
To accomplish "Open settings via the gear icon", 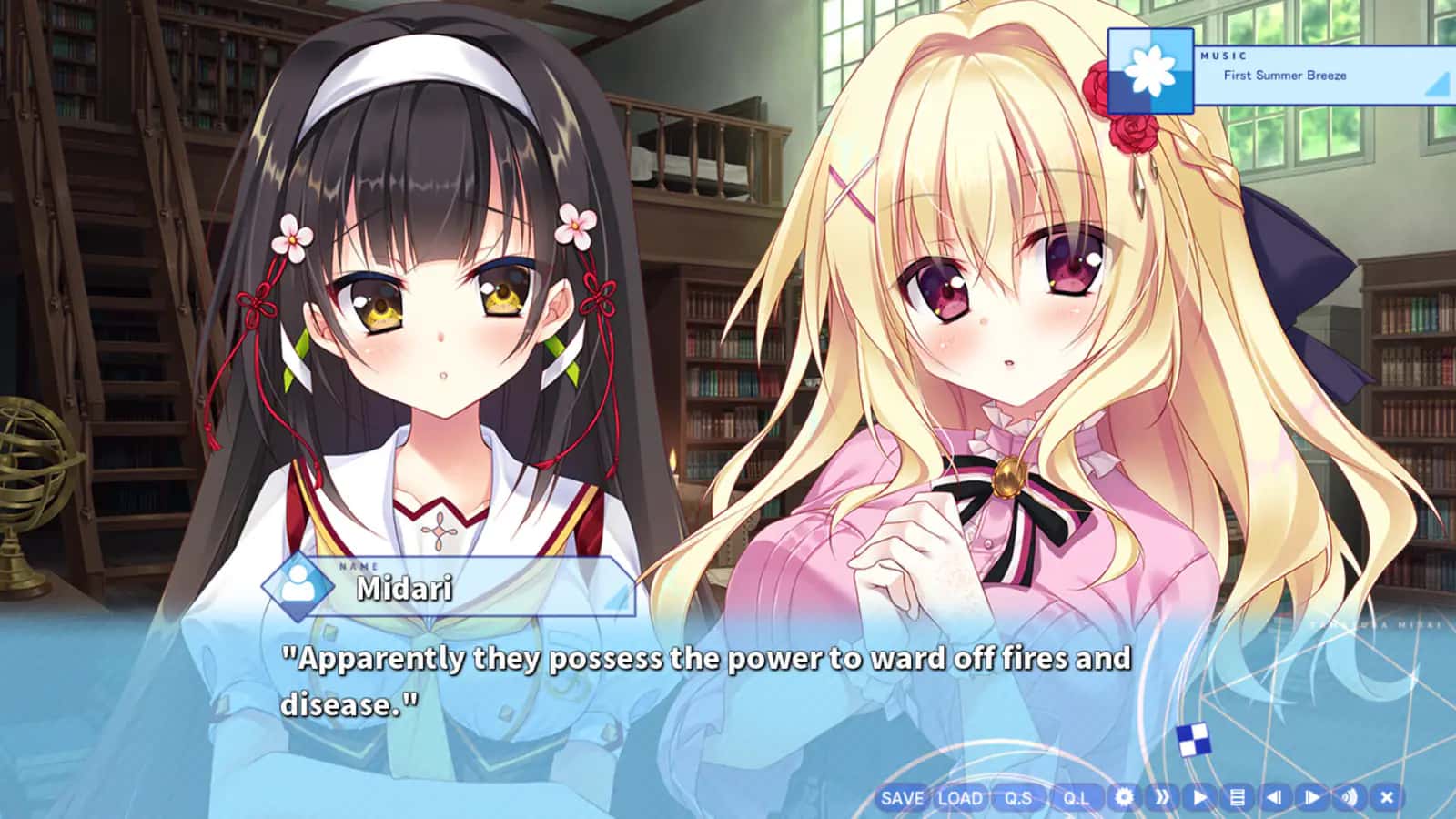I will (1125, 797).
